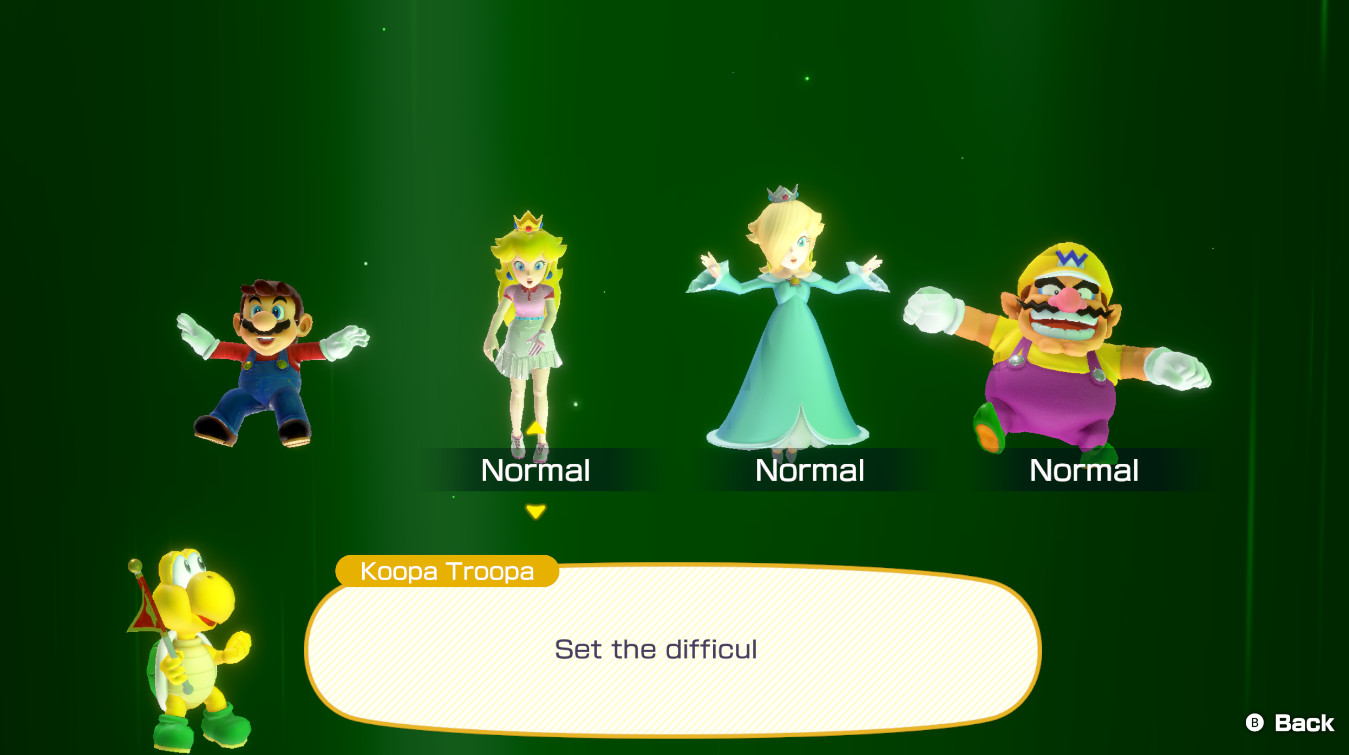
Task: Toggle Peach's Normal difficulty setting
Action: click(x=536, y=470)
